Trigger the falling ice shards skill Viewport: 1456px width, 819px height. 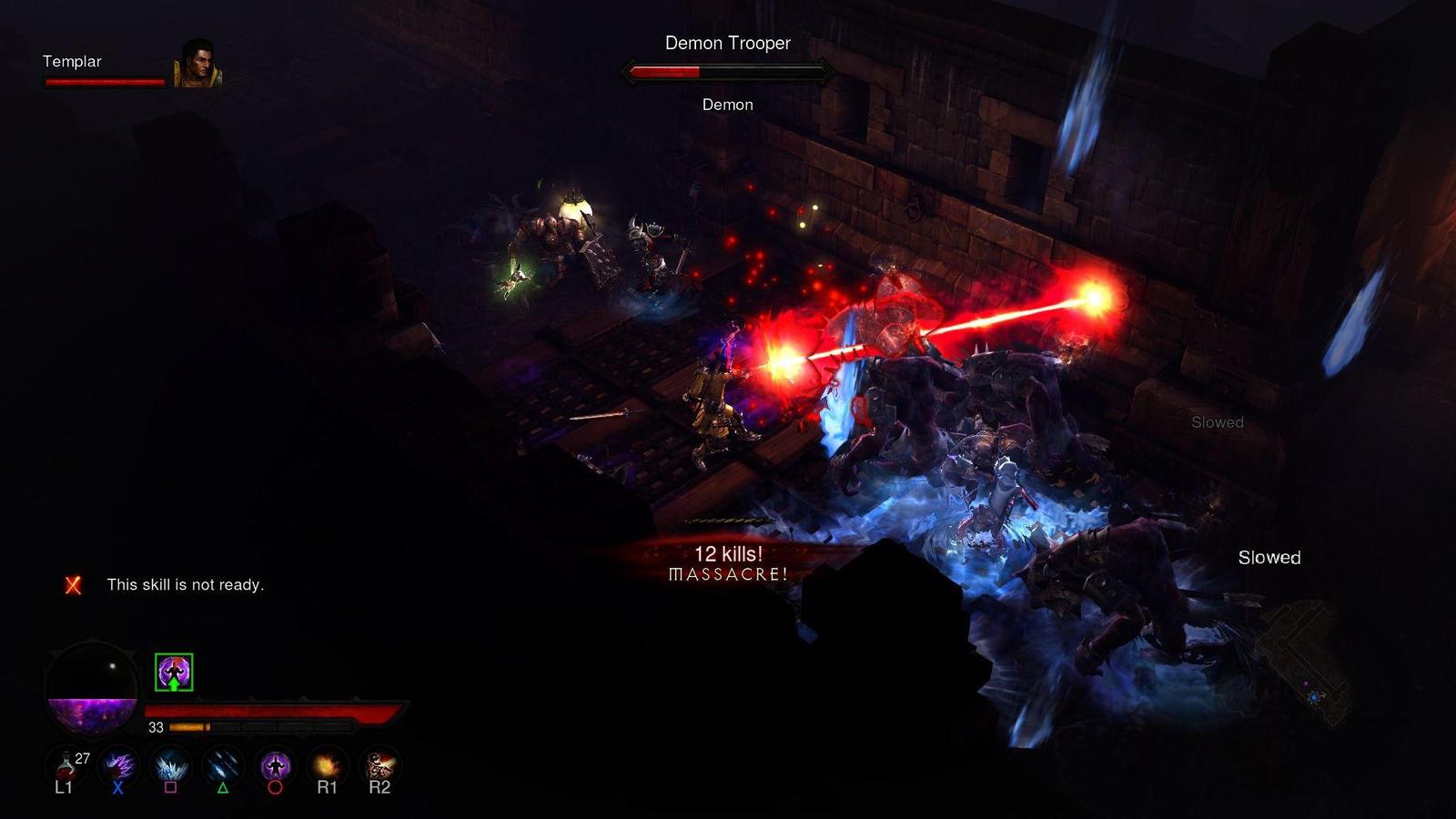point(223,764)
